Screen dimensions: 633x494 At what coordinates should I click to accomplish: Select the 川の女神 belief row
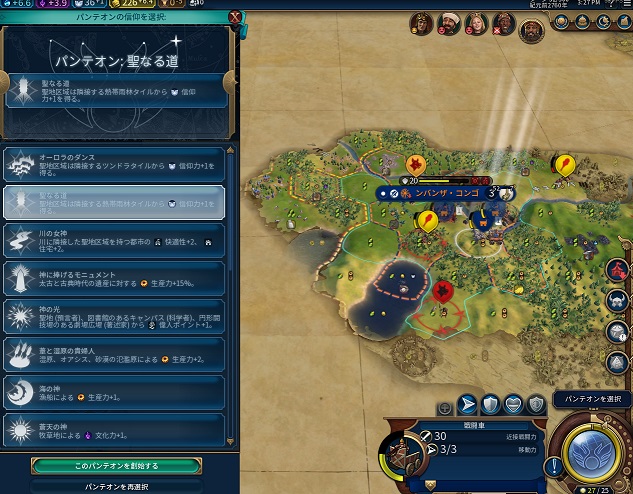click(114, 241)
